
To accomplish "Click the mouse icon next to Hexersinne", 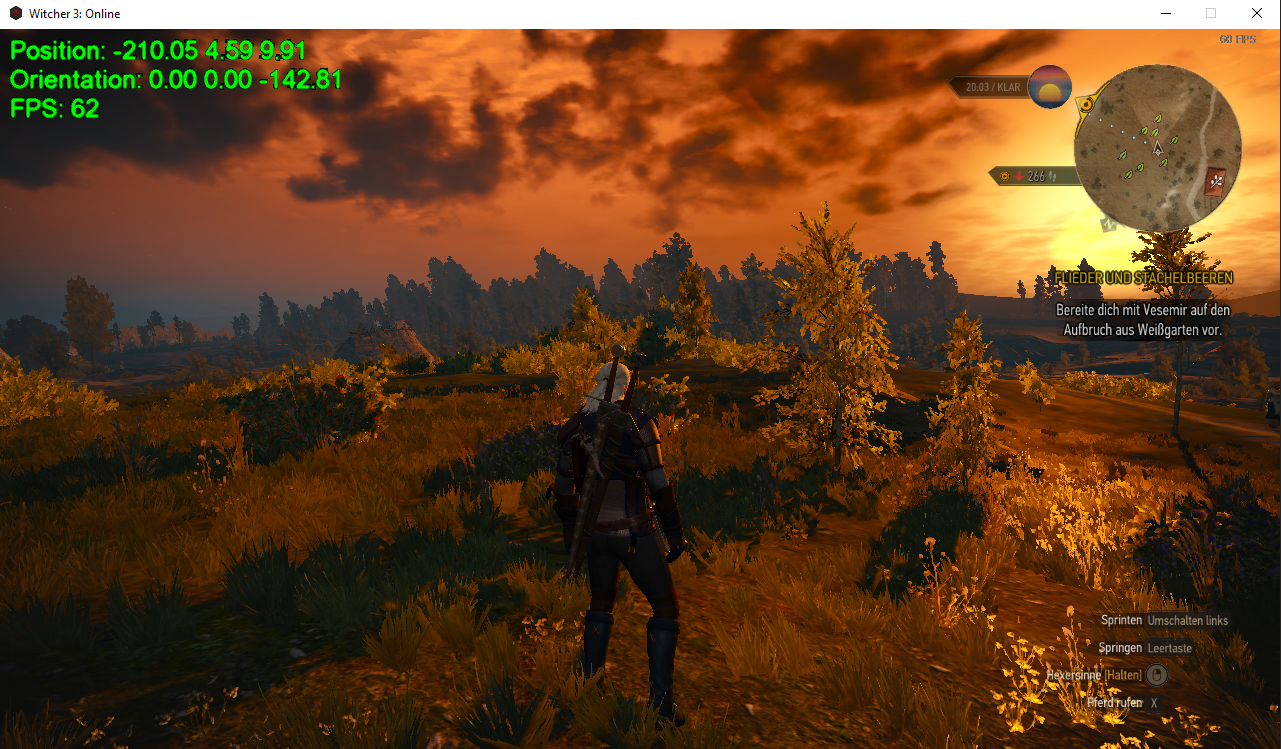I will (1157, 675).
